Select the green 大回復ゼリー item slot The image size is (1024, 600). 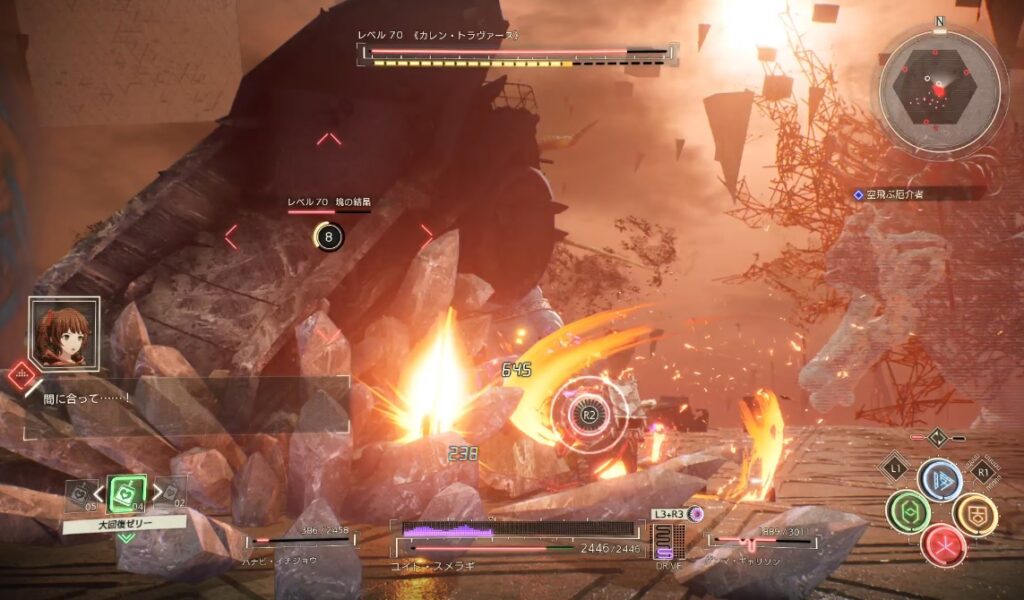127,492
